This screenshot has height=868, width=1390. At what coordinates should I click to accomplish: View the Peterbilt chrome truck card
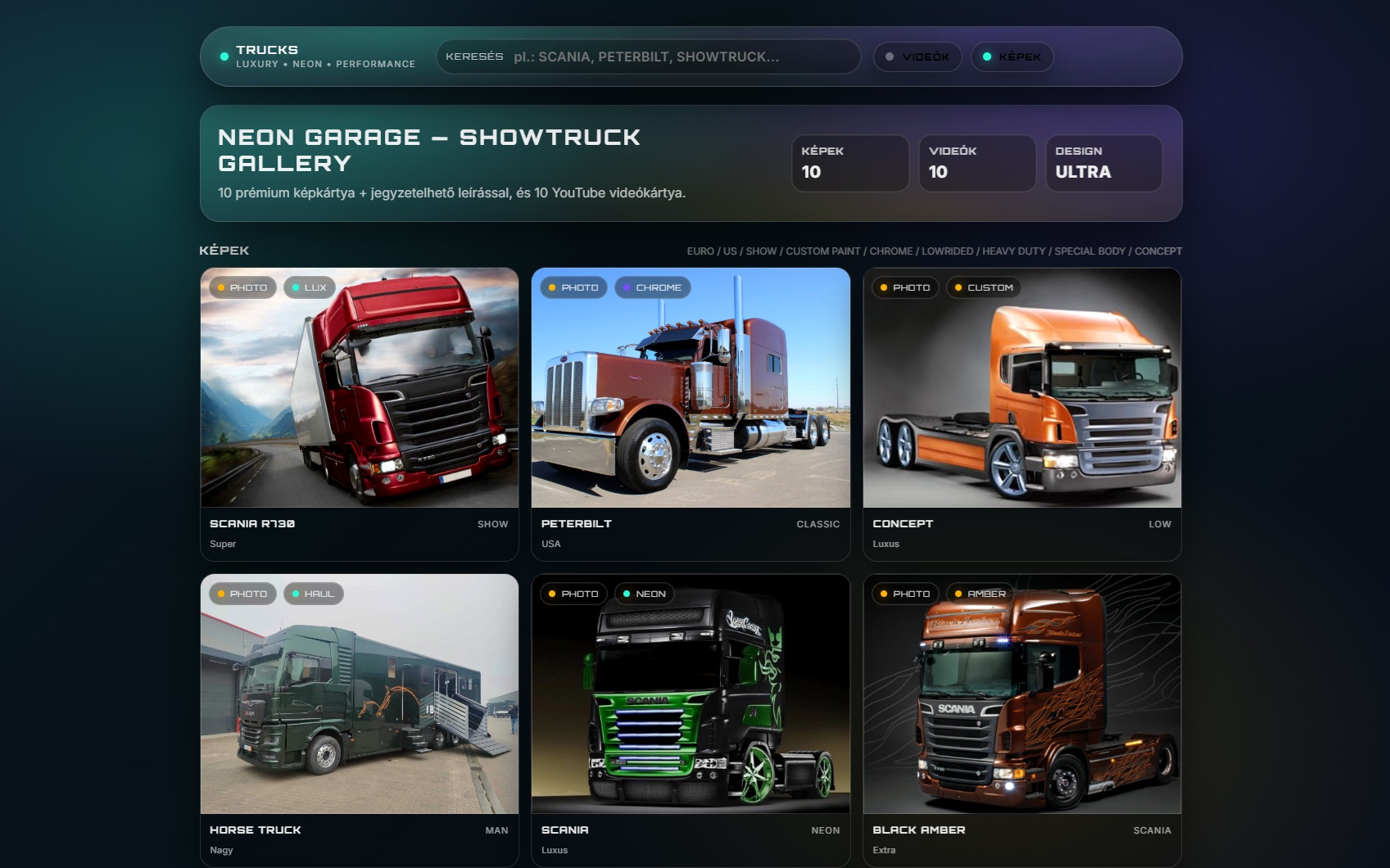(x=690, y=388)
